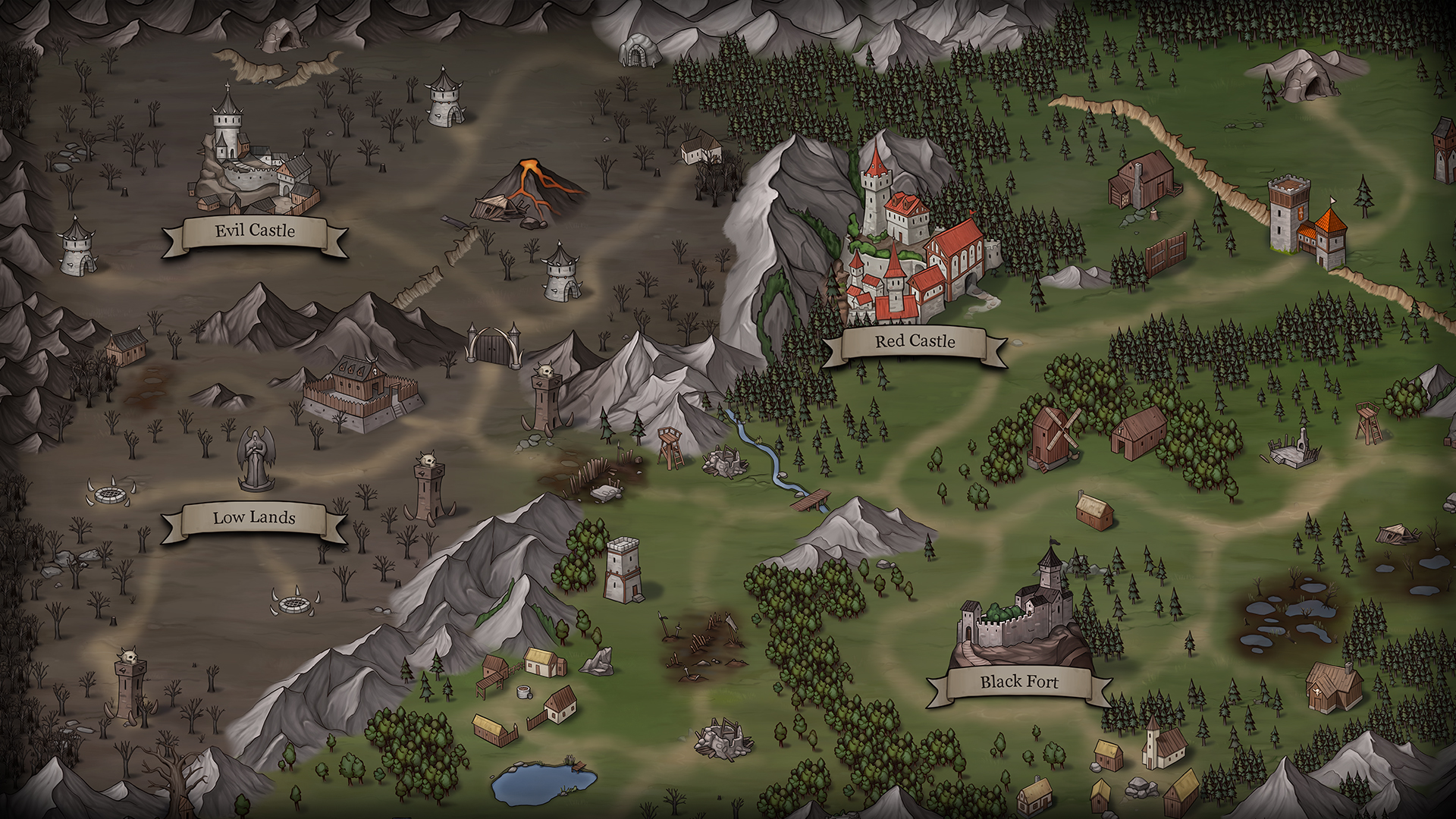Travel to the Black Fort banner
Screen dimensions: 1456x819
(1018, 682)
